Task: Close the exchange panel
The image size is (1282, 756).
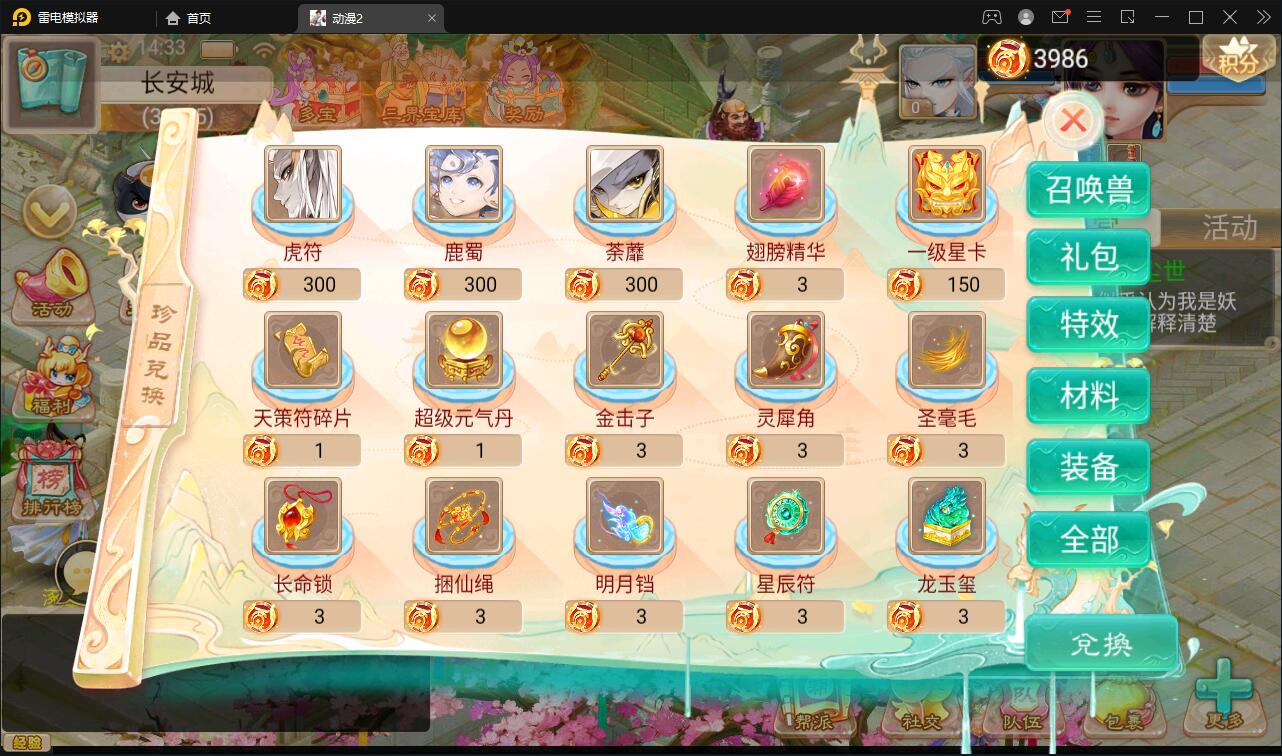Action: click(x=1072, y=119)
